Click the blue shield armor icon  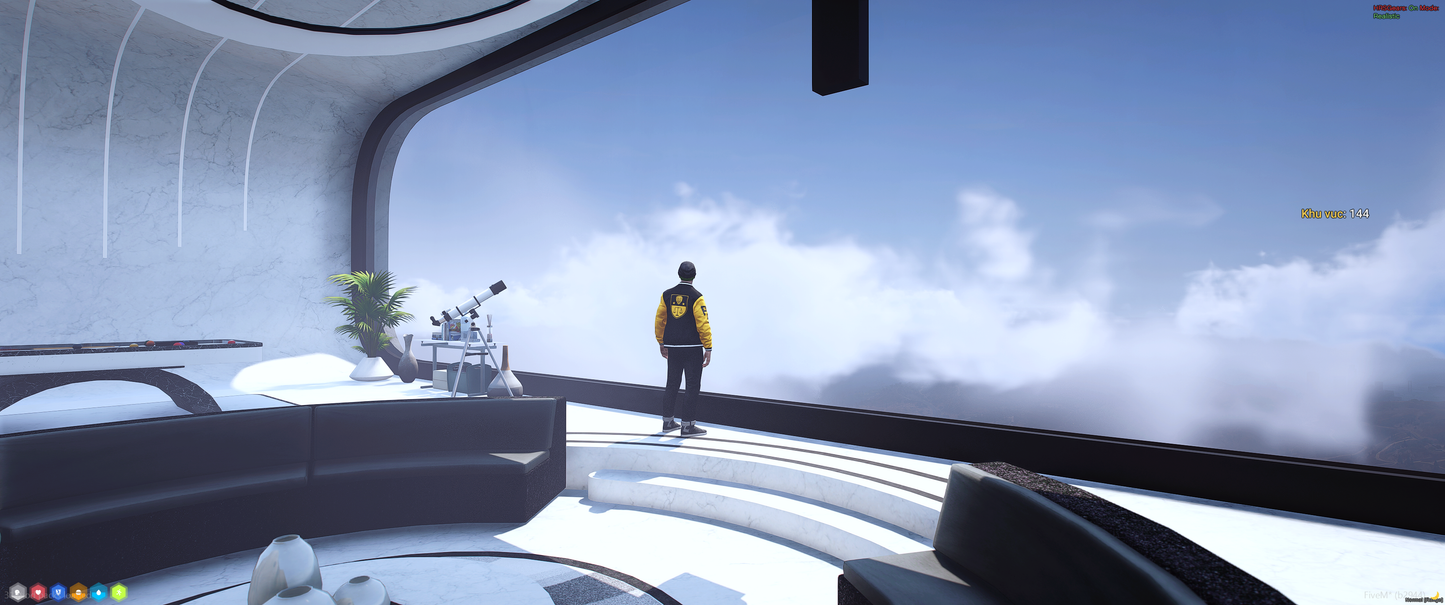[x=58, y=592]
